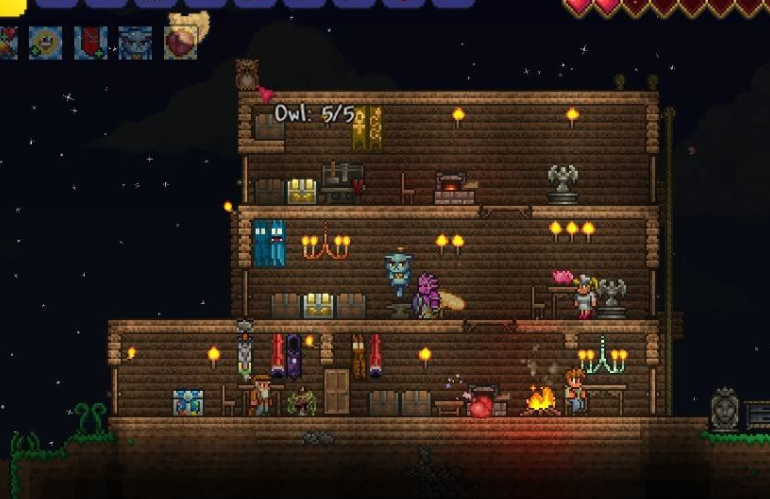Viewport: 770px width, 499px height.
Task: Click the blue pet creature buff icon
Action: click(x=135, y=42)
